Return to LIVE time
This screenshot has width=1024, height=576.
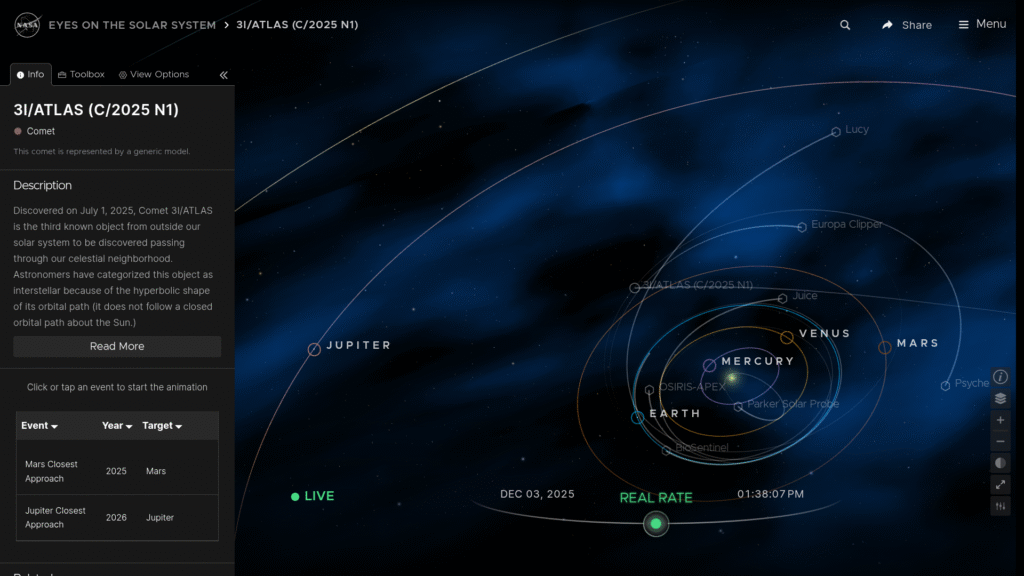point(312,496)
